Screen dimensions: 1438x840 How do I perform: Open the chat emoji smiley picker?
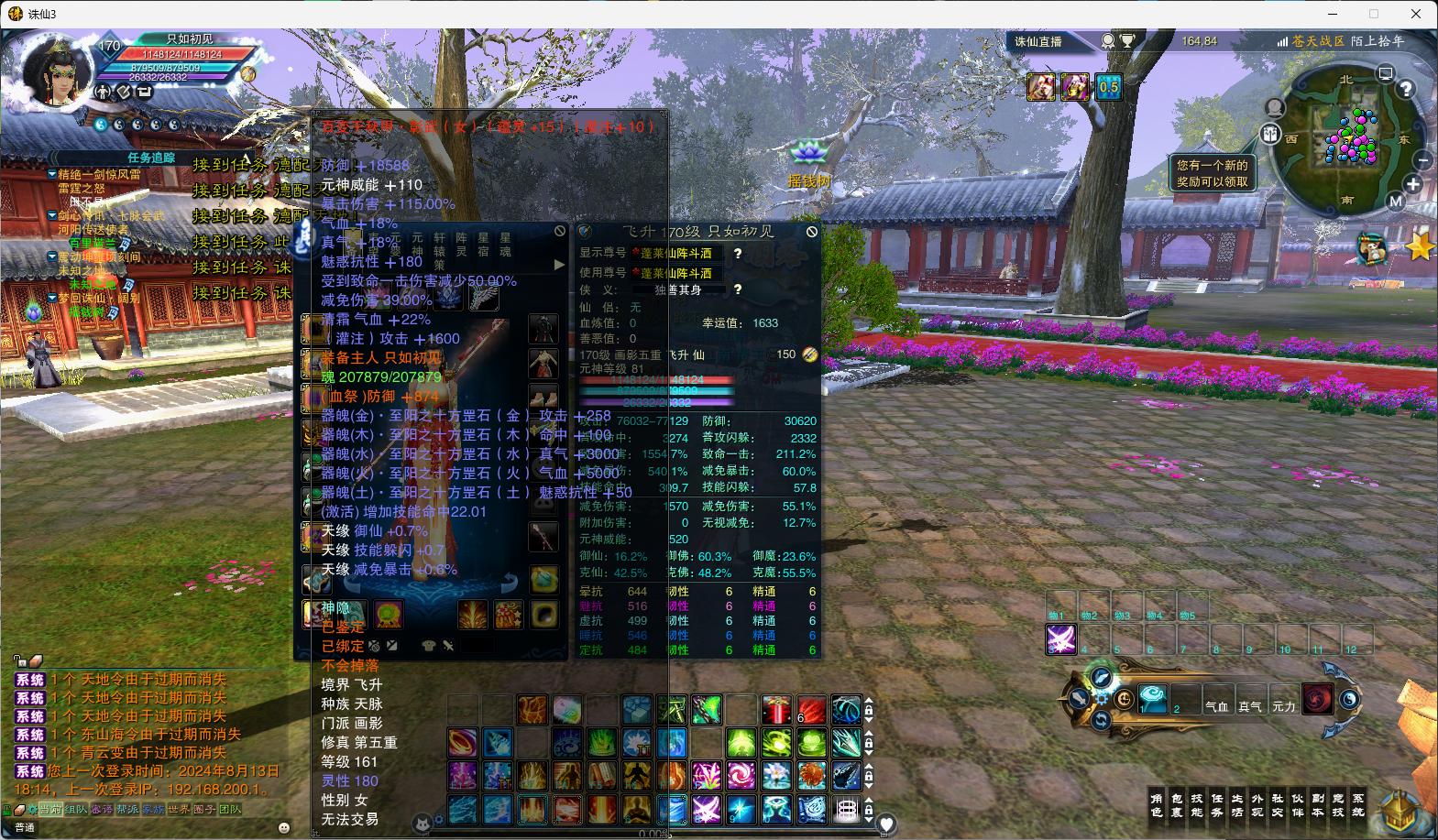click(x=284, y=827)
